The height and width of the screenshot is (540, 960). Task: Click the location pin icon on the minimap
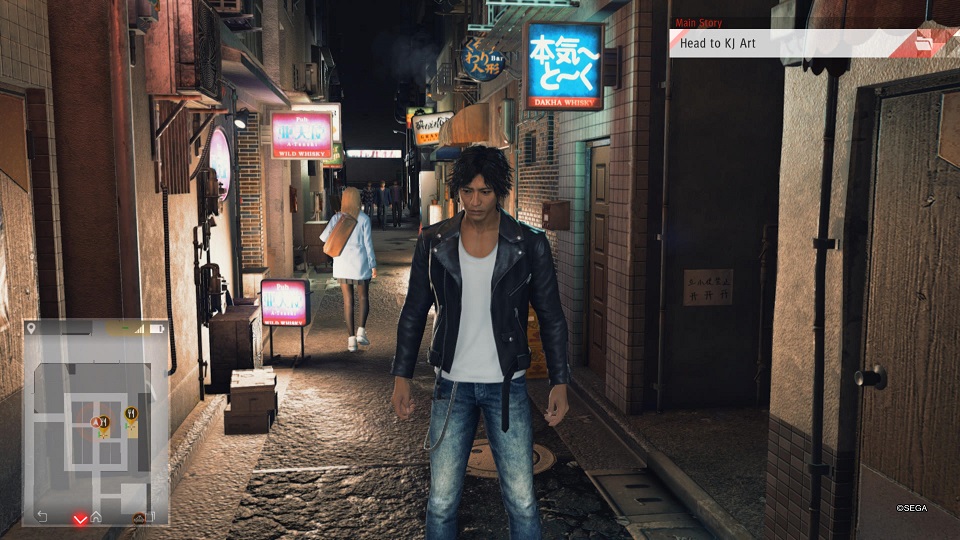pyautogui.click(x=32, y=328)
